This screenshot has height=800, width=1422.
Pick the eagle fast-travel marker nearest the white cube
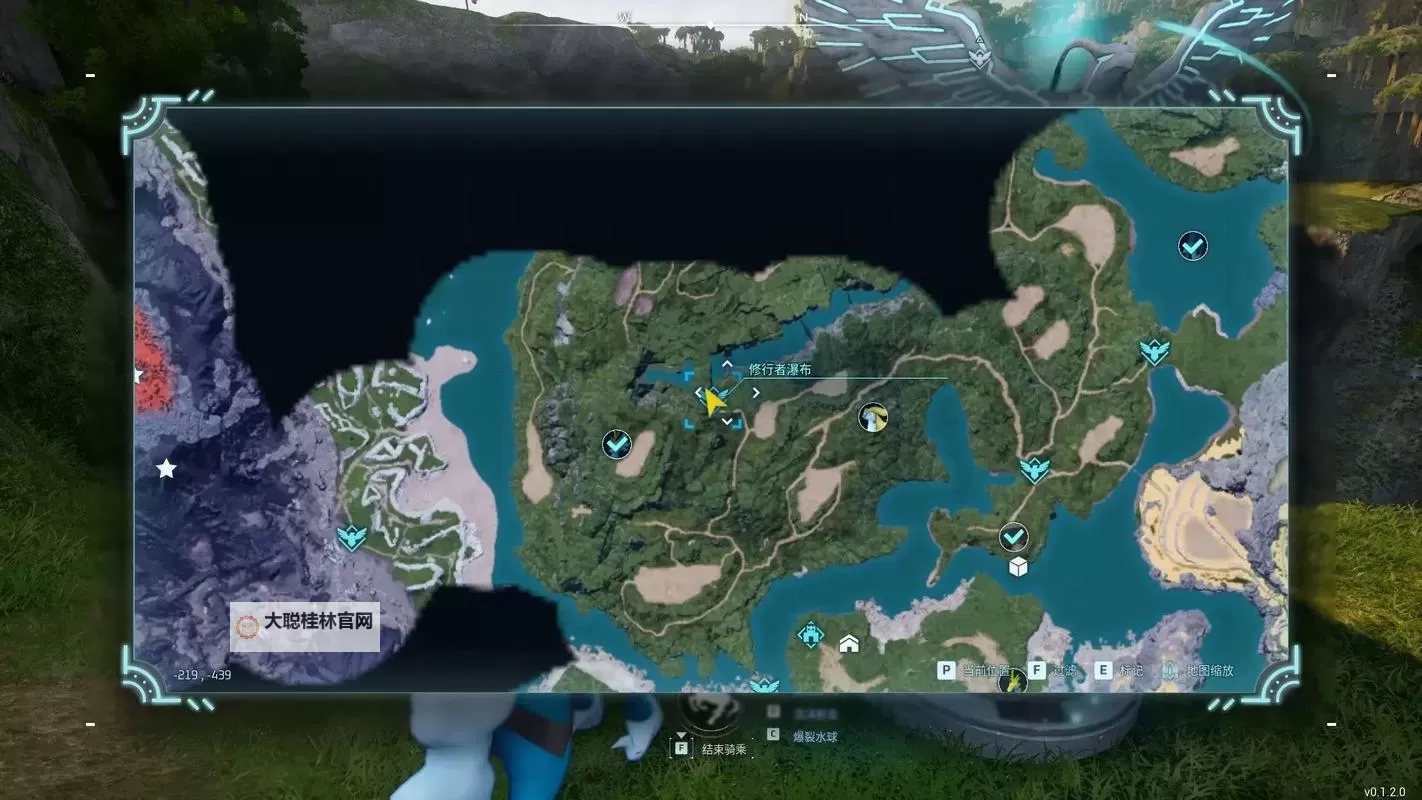(x=1034, y=469)
